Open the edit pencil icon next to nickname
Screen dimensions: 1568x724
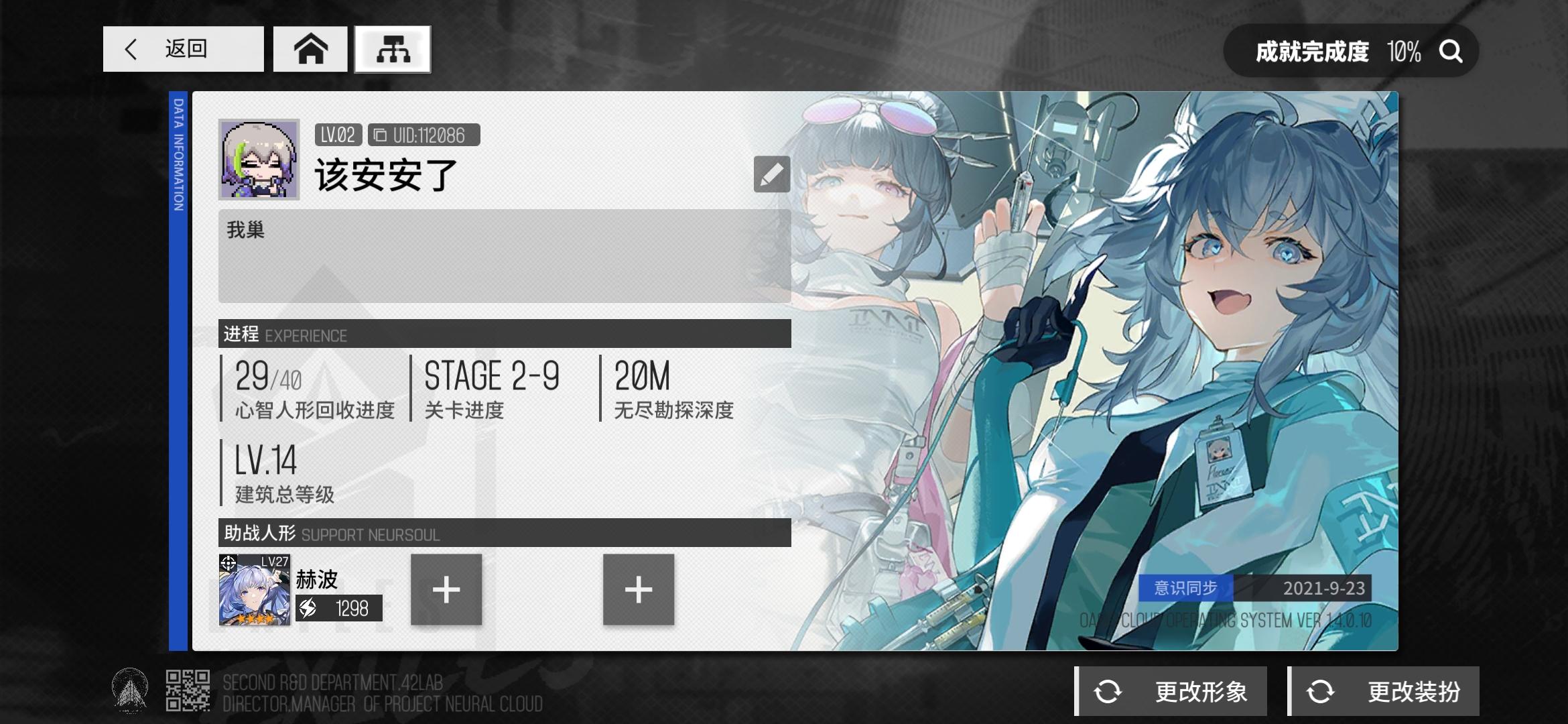772,173
